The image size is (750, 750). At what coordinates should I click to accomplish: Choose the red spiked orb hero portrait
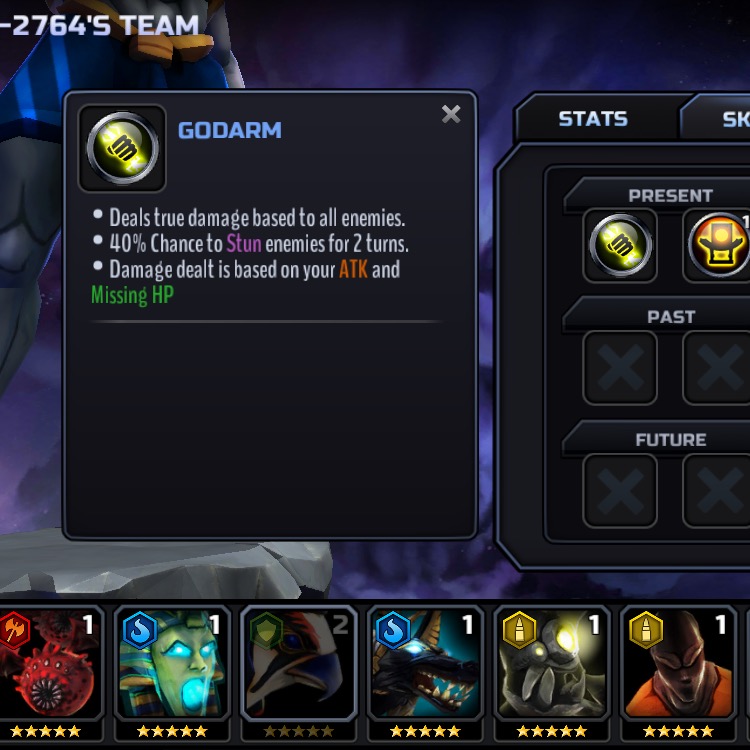[51, 667]
